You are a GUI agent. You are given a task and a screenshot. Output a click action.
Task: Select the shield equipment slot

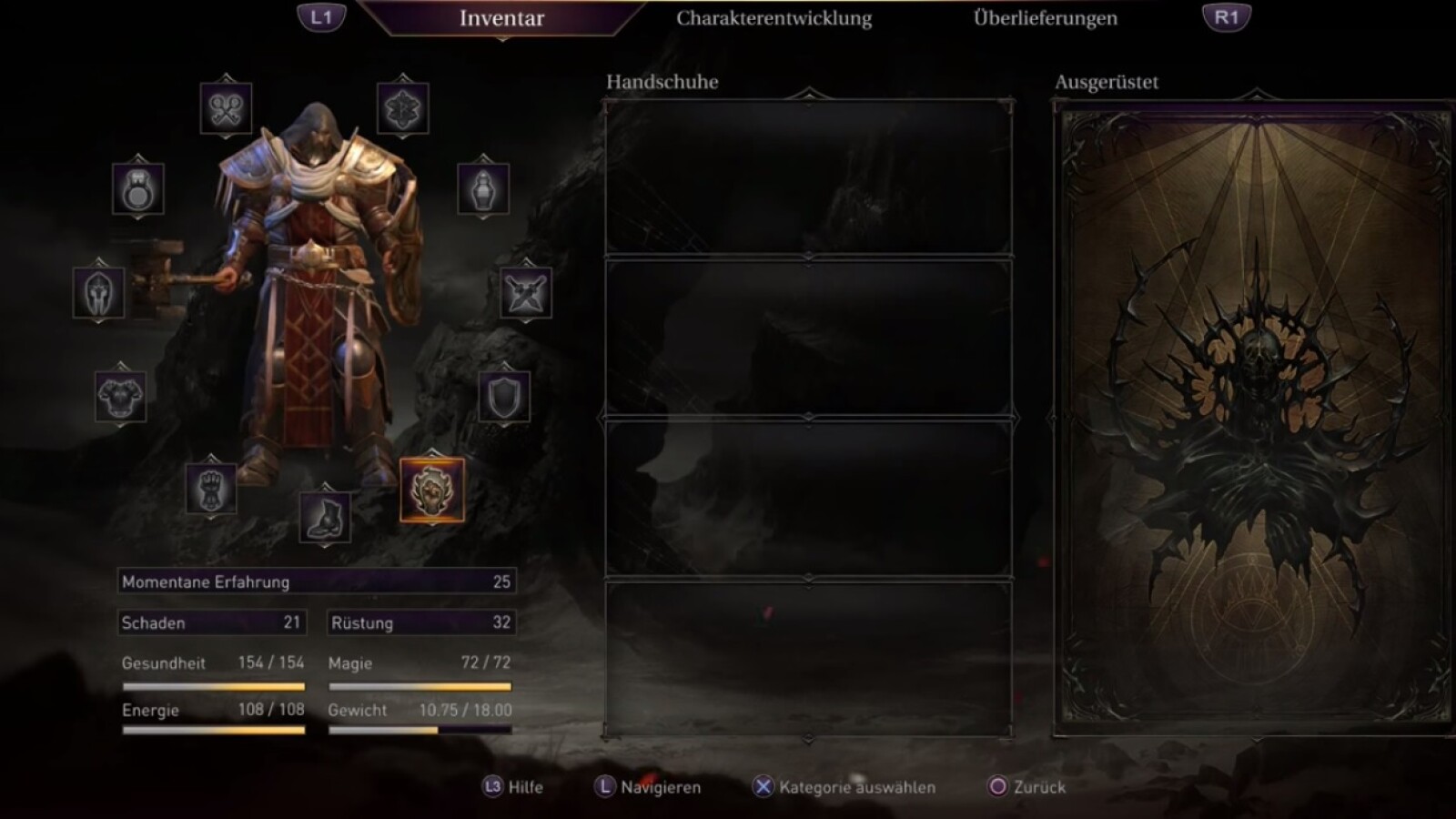(504, 396)
